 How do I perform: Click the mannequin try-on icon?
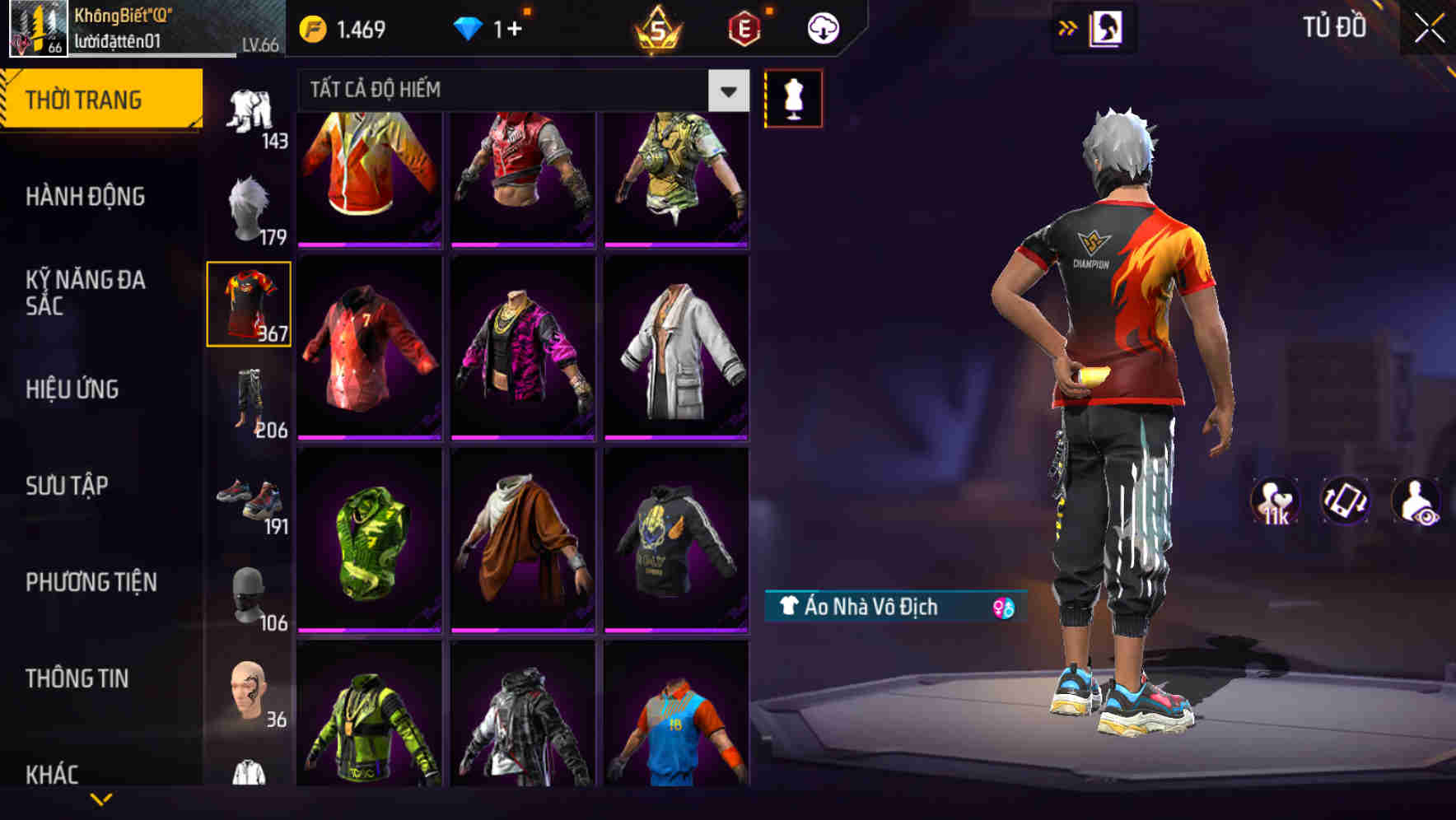tap(793, 97)
